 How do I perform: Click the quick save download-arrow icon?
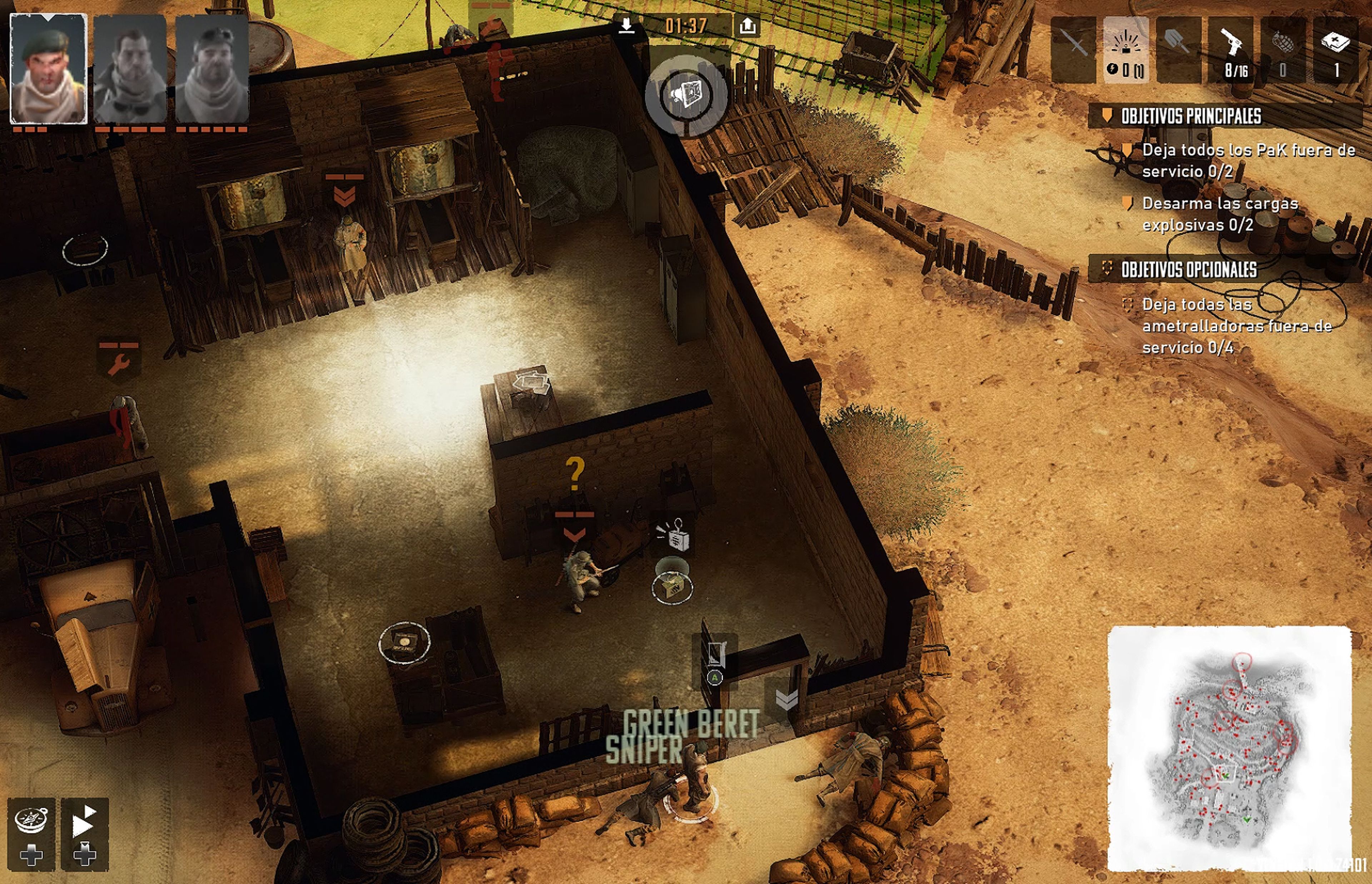coord(627,25)
